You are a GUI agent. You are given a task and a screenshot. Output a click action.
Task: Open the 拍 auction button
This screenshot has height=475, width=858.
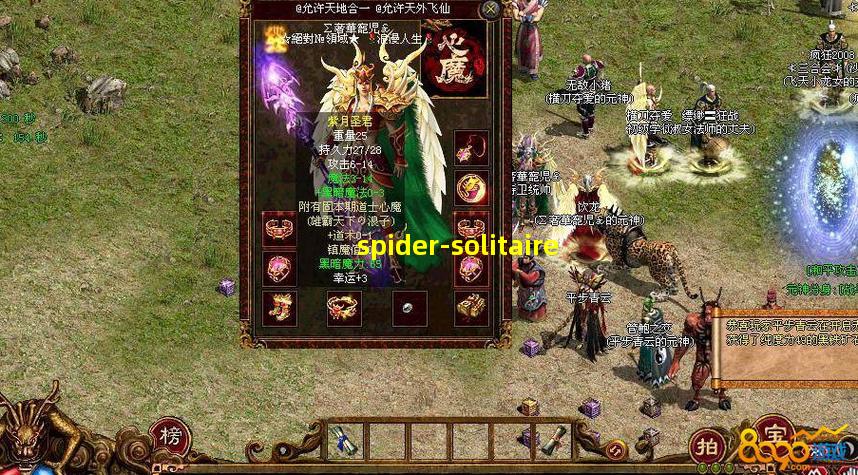coord(707,444)
